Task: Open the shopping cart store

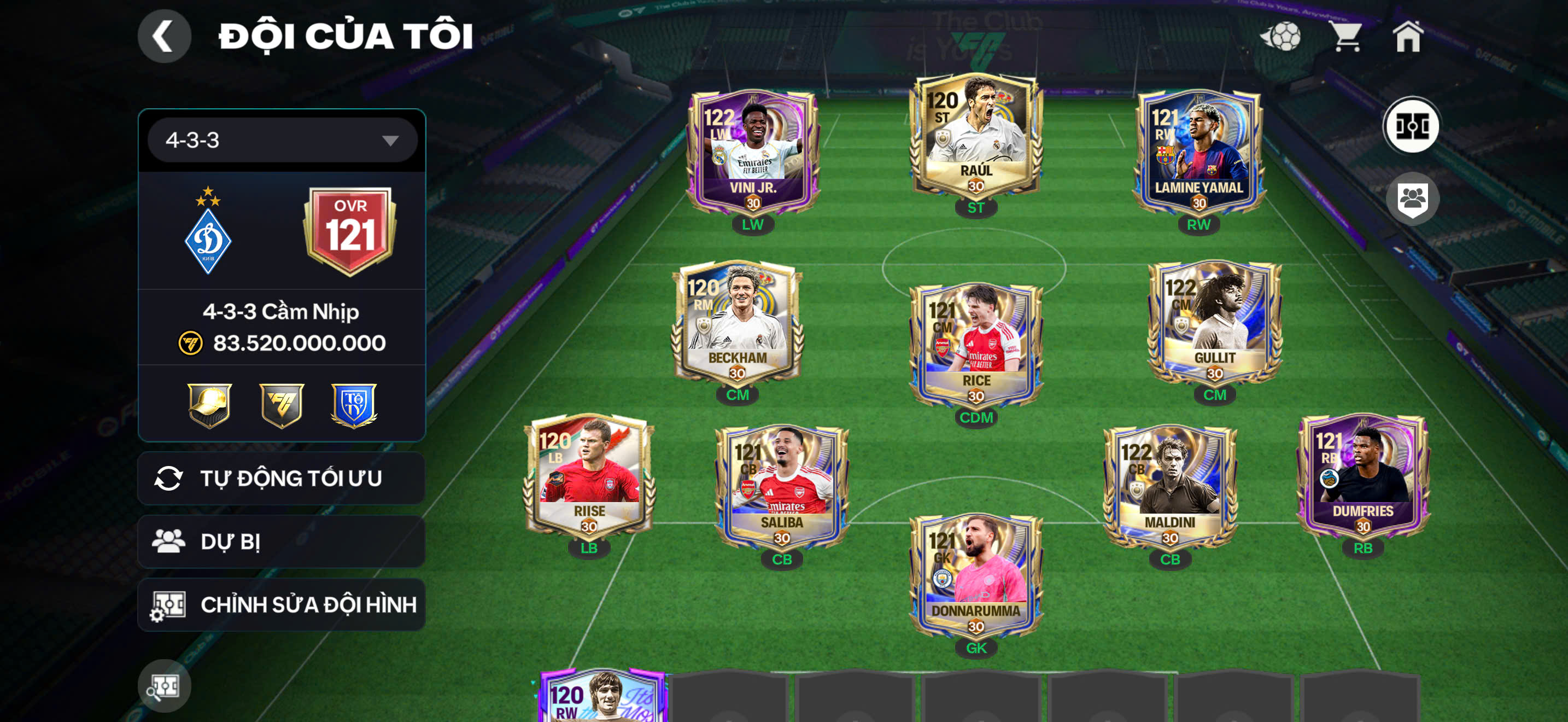Action: coord(1348,38)
